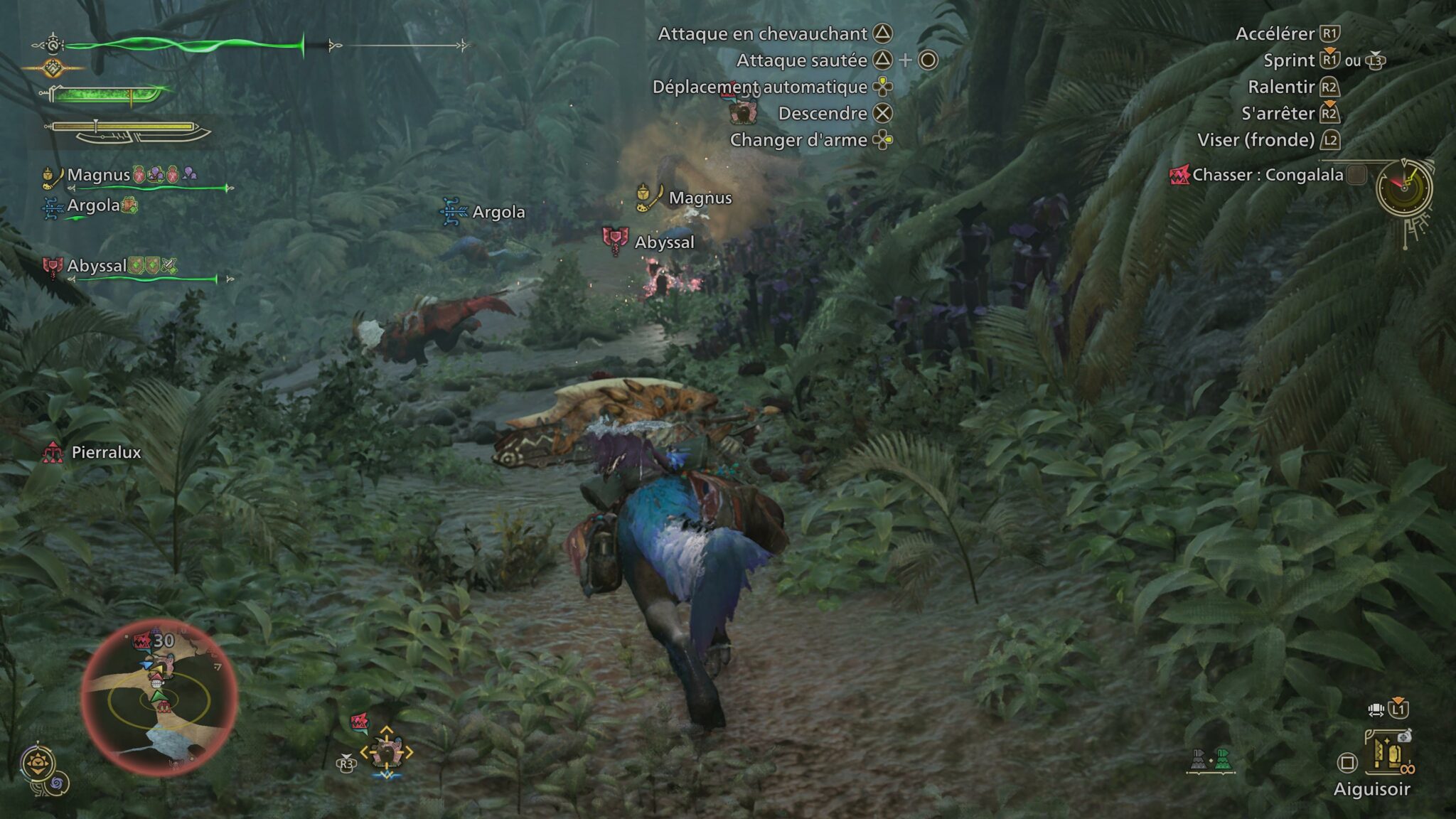Open the round emblem icon below the minimap
The width and height of the screenshot is (1456, 819).
tap(38, 764)
